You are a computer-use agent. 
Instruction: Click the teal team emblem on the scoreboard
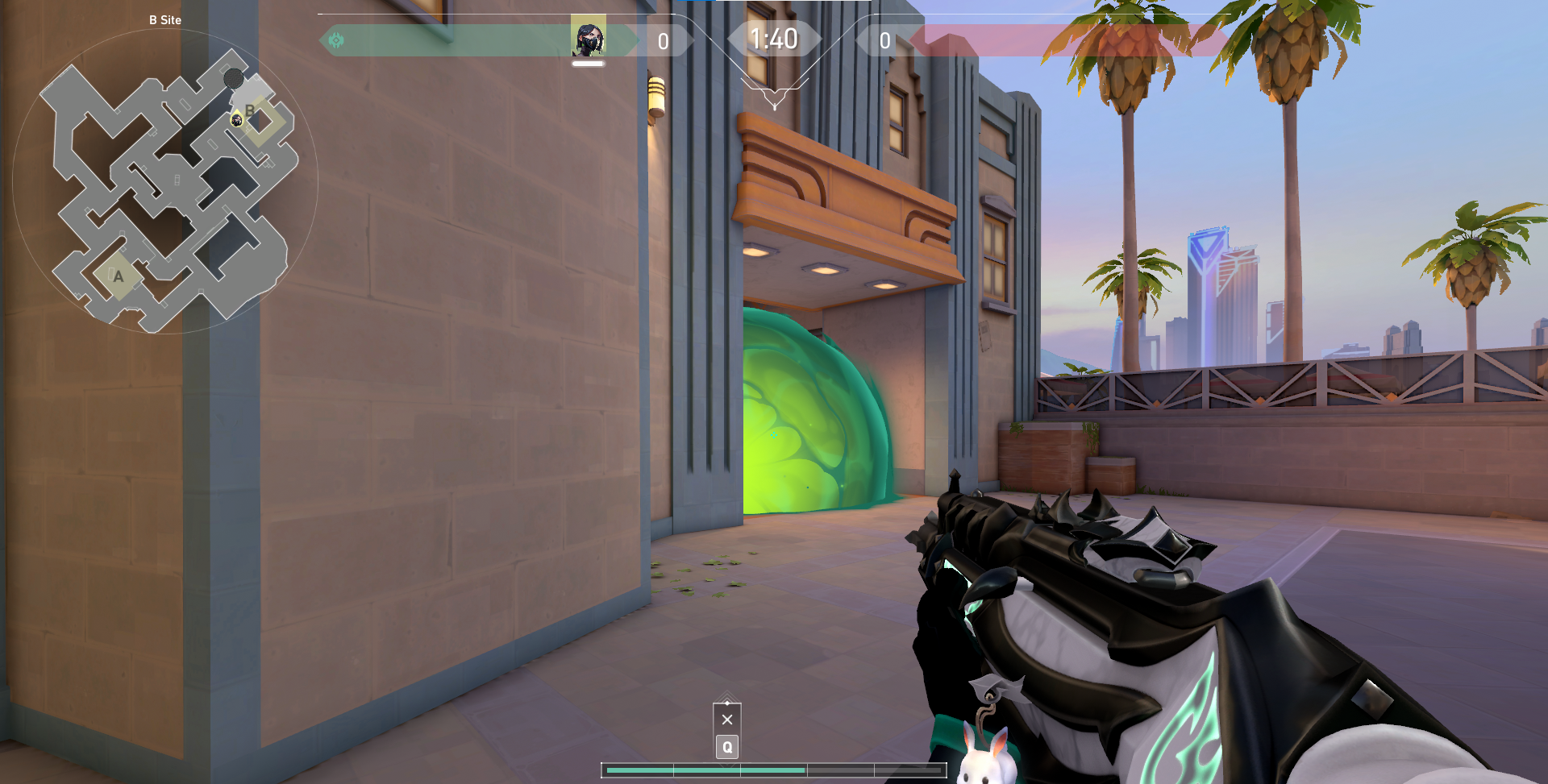point(337,39)
